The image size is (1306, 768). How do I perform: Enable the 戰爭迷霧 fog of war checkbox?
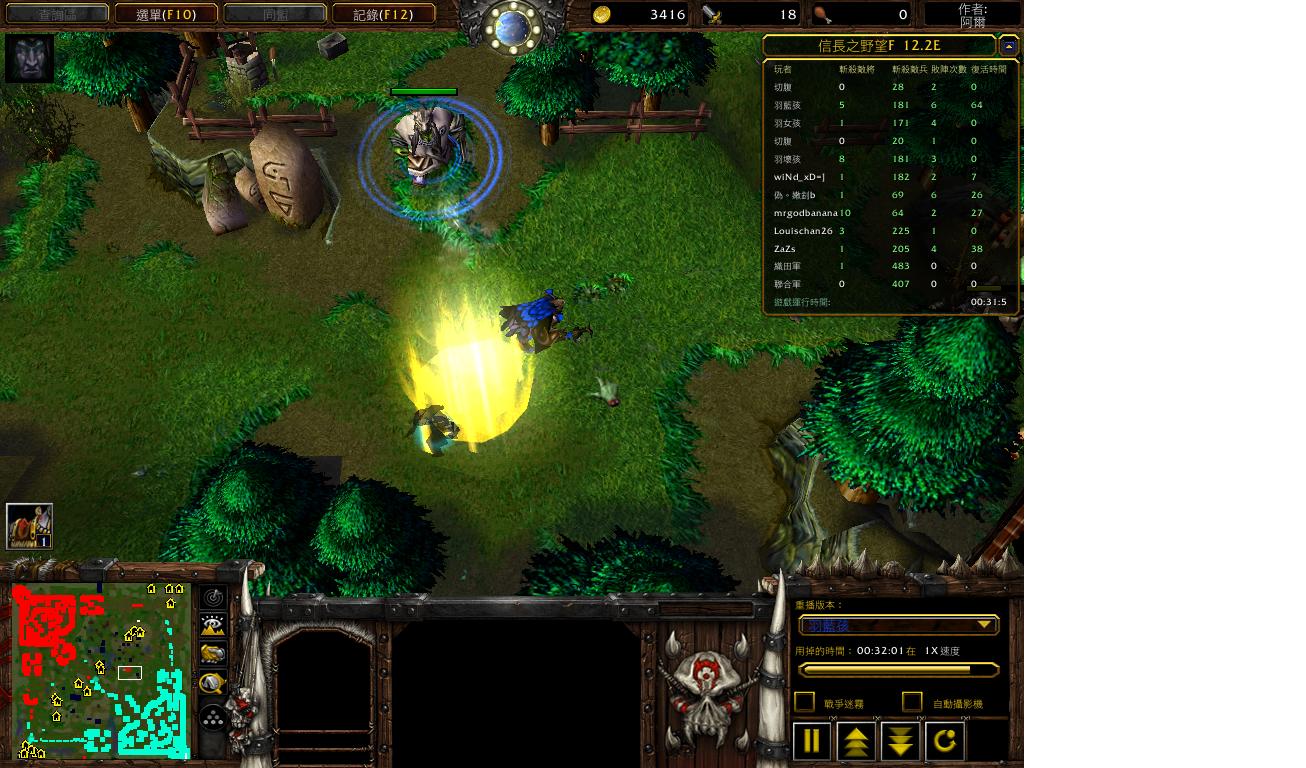(805, 702)
